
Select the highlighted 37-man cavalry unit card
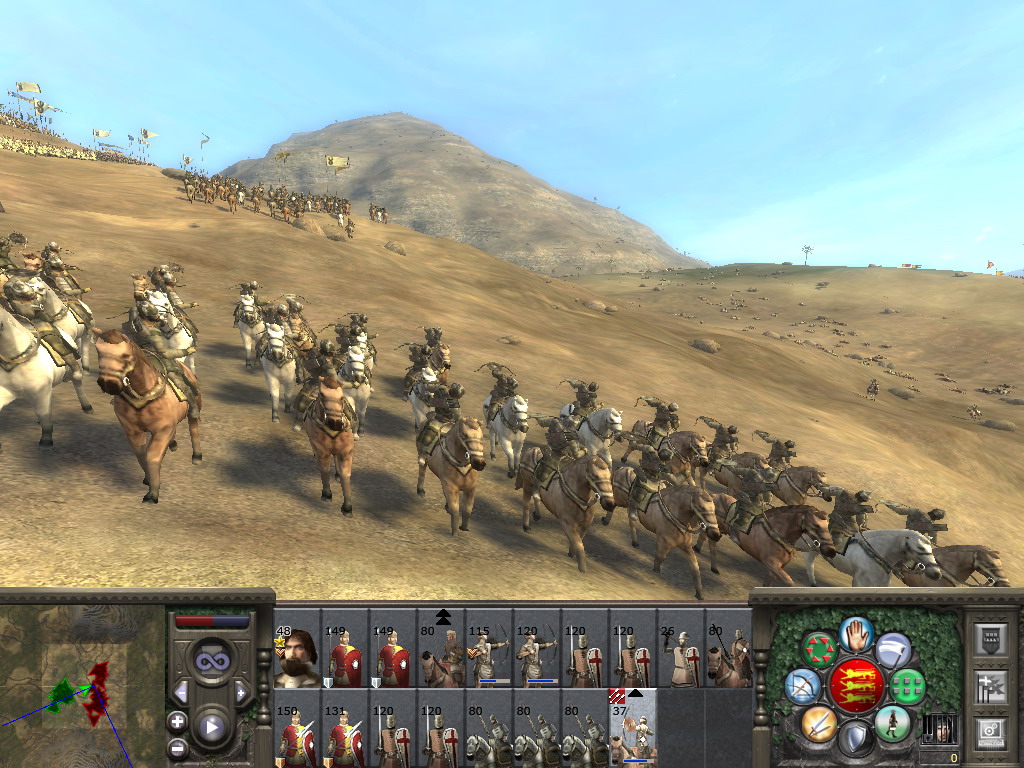pos(633,728)
